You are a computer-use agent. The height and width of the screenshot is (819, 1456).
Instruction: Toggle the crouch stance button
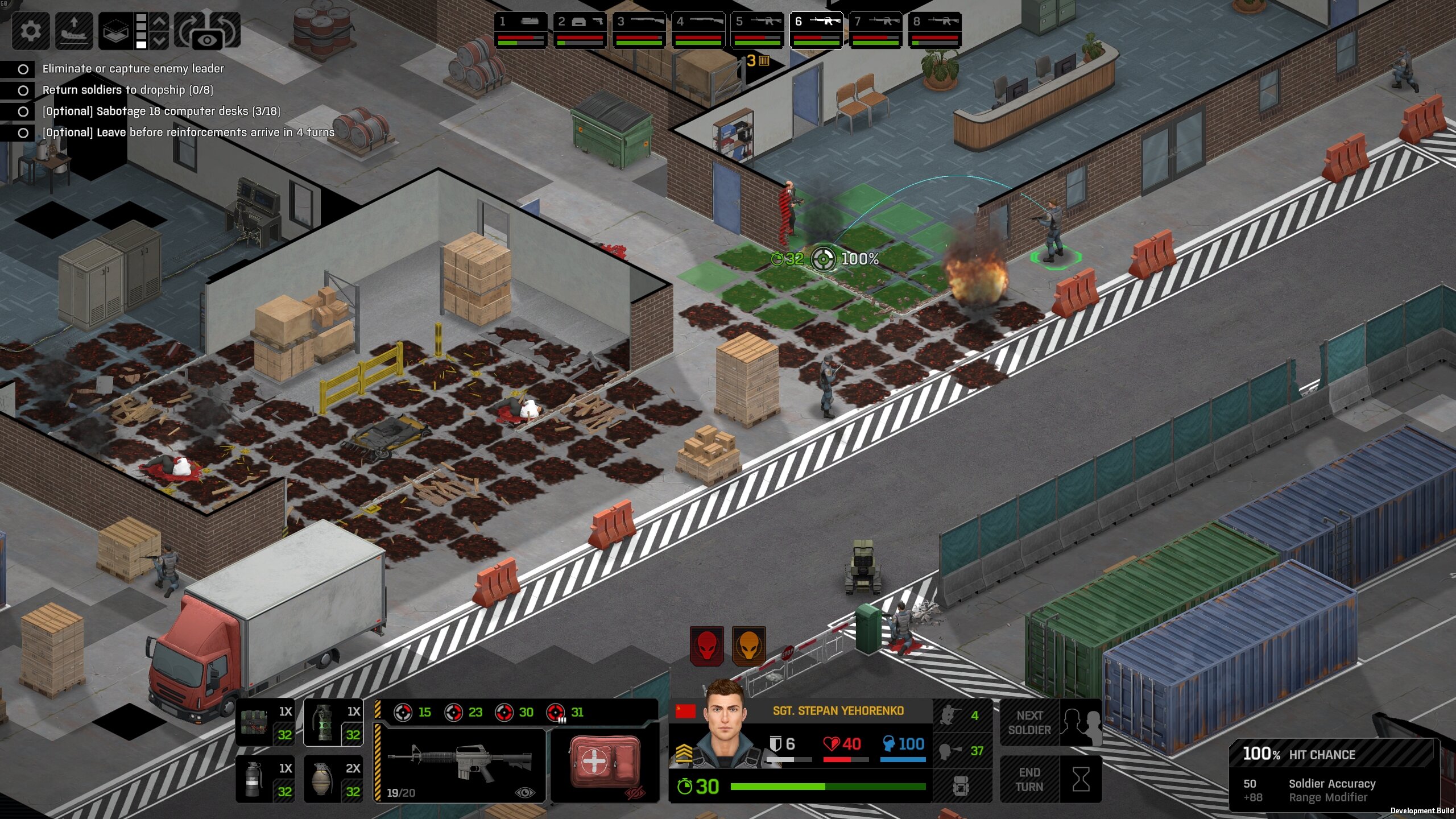(961, 715)
